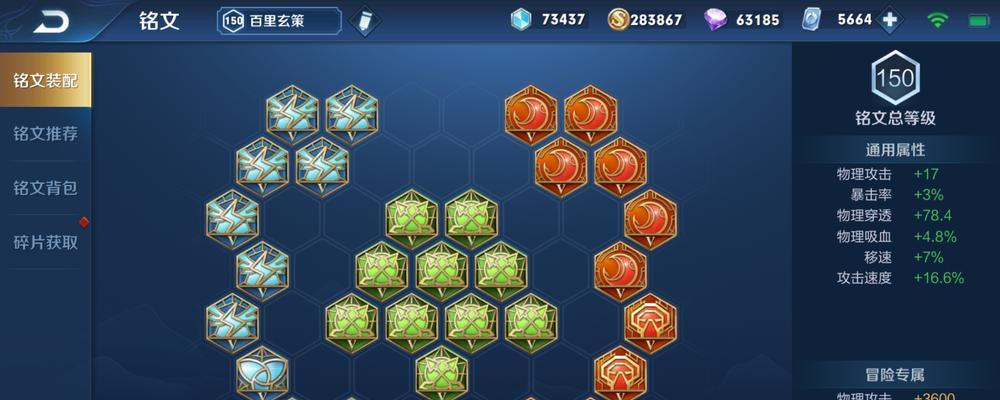Tap the Wi-Fi signal indicator

click(938, 20)
